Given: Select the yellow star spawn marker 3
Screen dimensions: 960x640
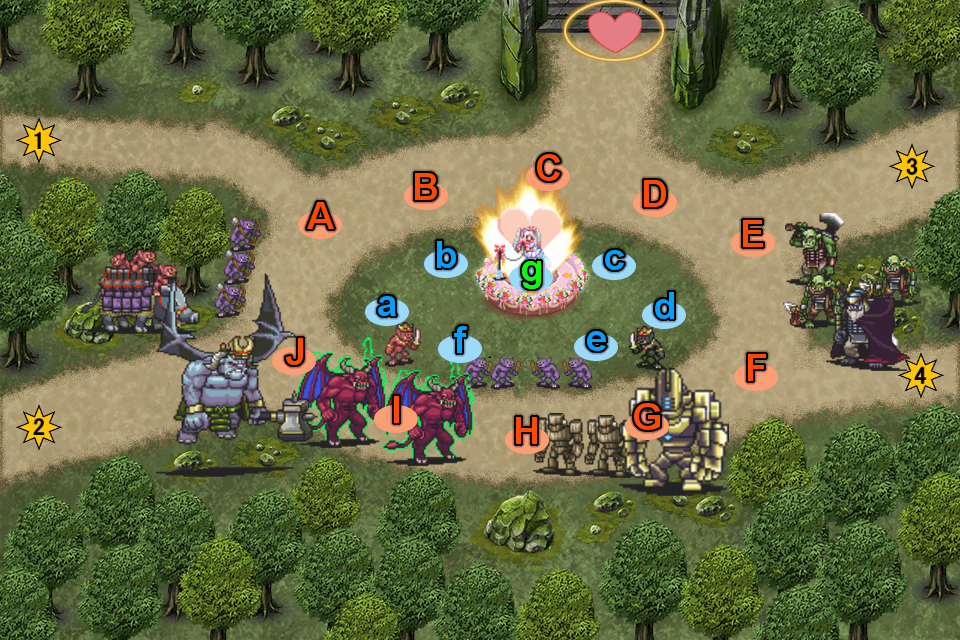Looking at the screenshot, I should tap(911, 166).
